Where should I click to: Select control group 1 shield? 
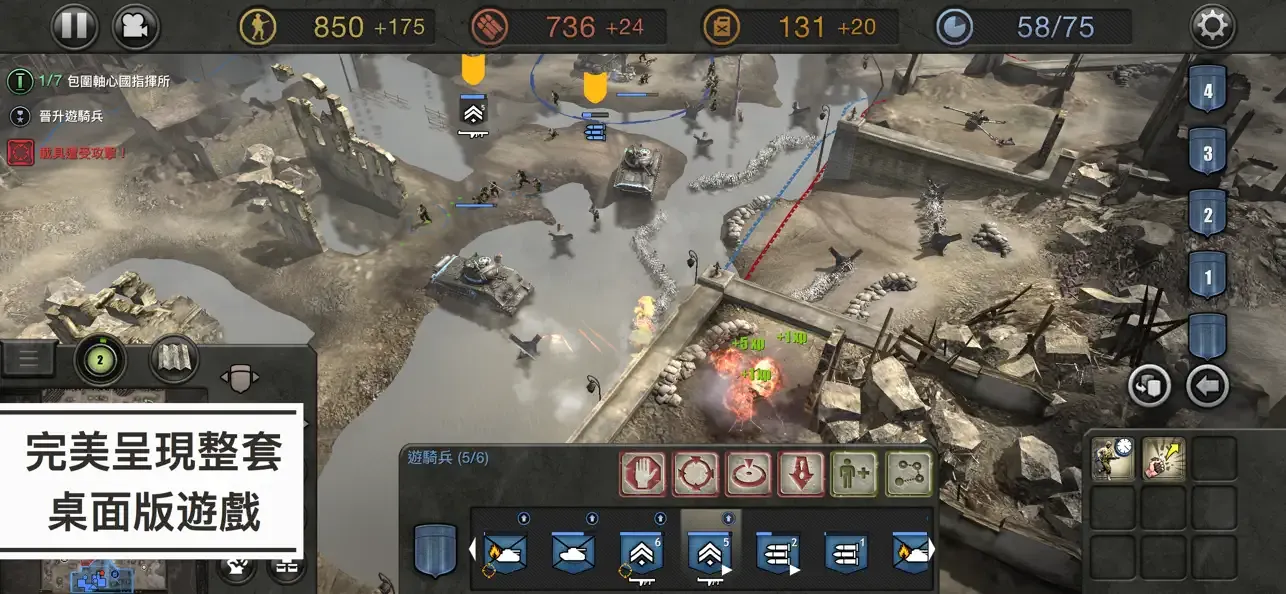point(1208,275)
